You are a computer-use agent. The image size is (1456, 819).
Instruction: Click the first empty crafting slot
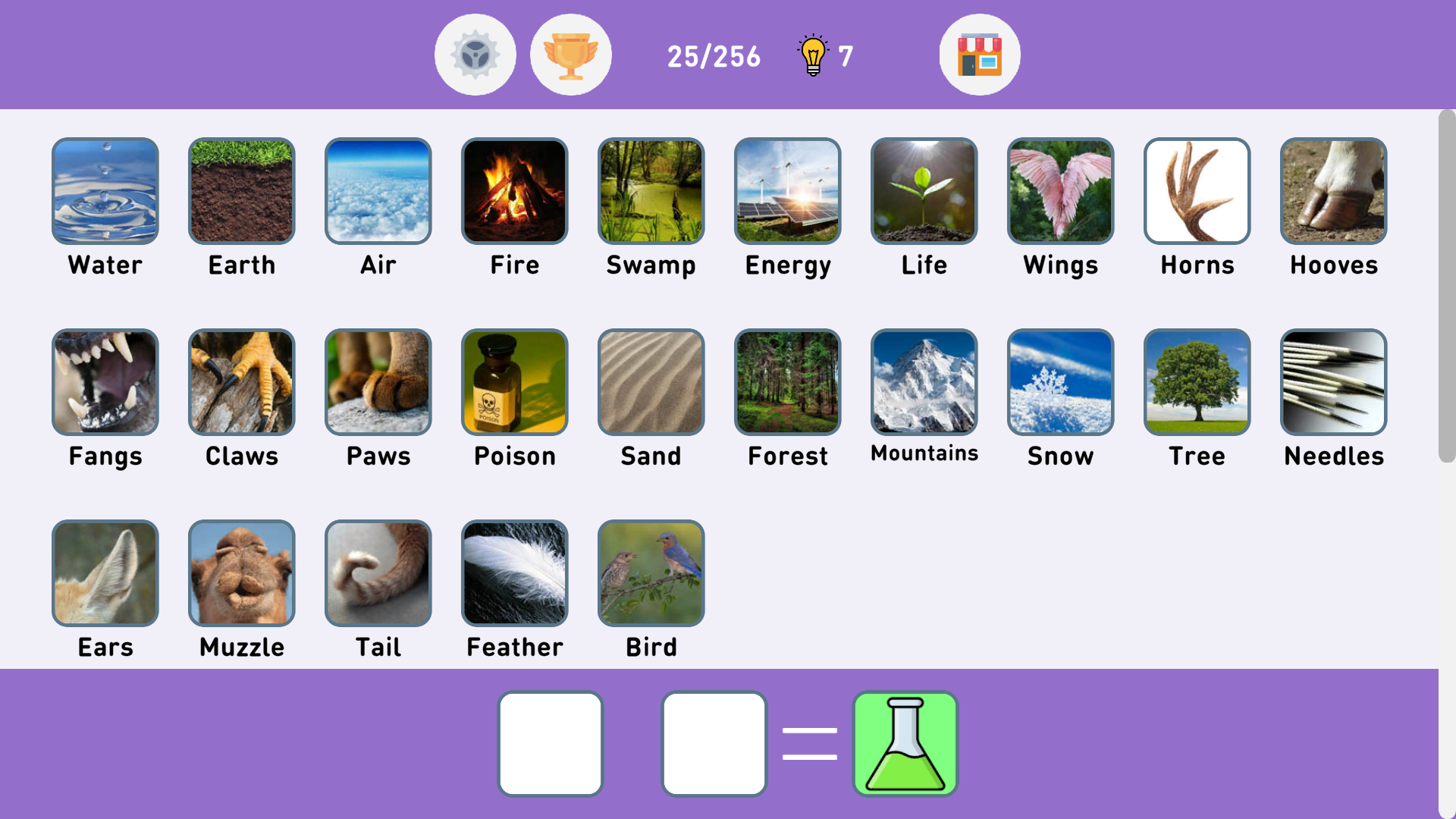coord(551,742)
